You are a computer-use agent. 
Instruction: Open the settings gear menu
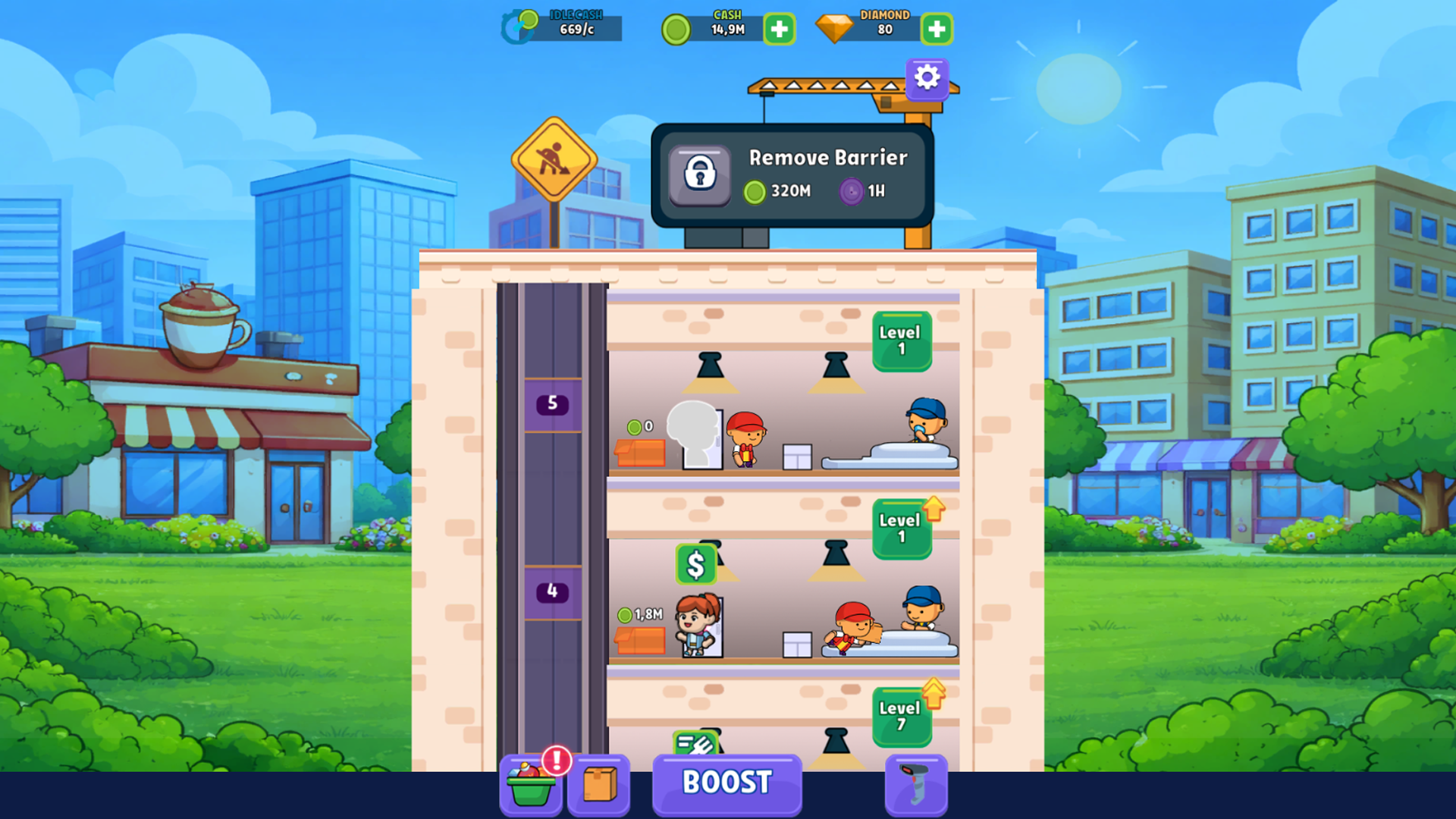[927, 77]
